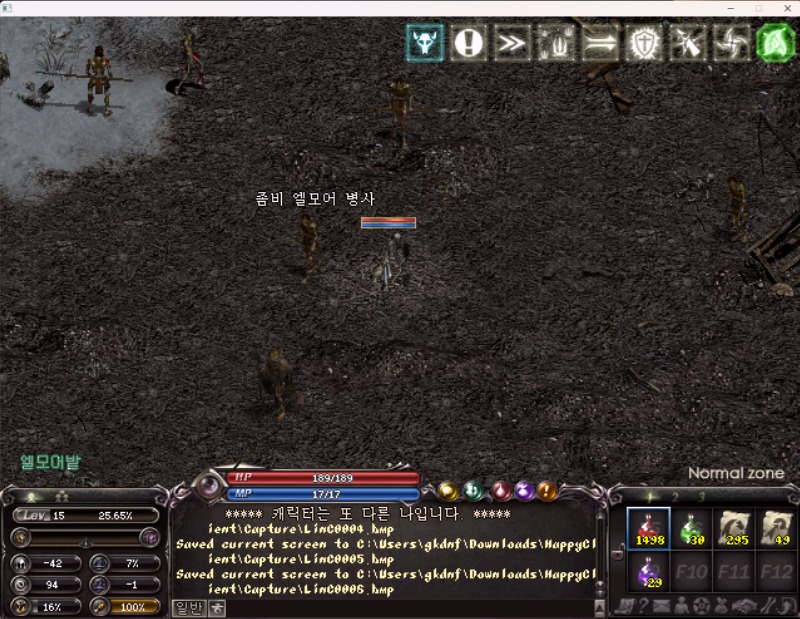The height and width of the screenshot is (619, 800).
Task: Toggle the hotbar padlock
Action: tap(617, 551)
